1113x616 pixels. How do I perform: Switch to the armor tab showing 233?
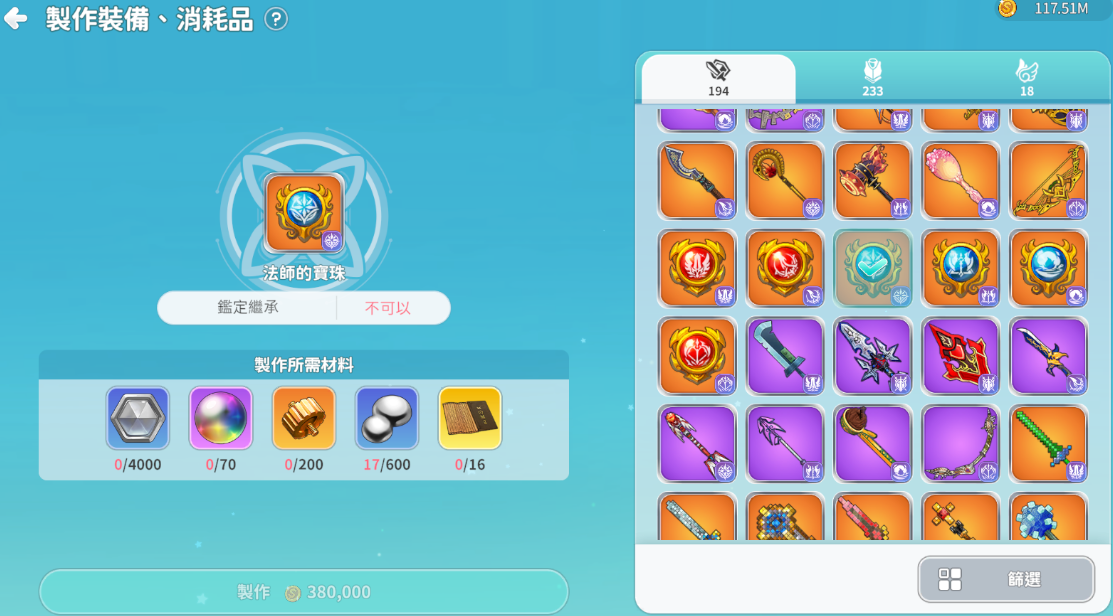(872, 78)
